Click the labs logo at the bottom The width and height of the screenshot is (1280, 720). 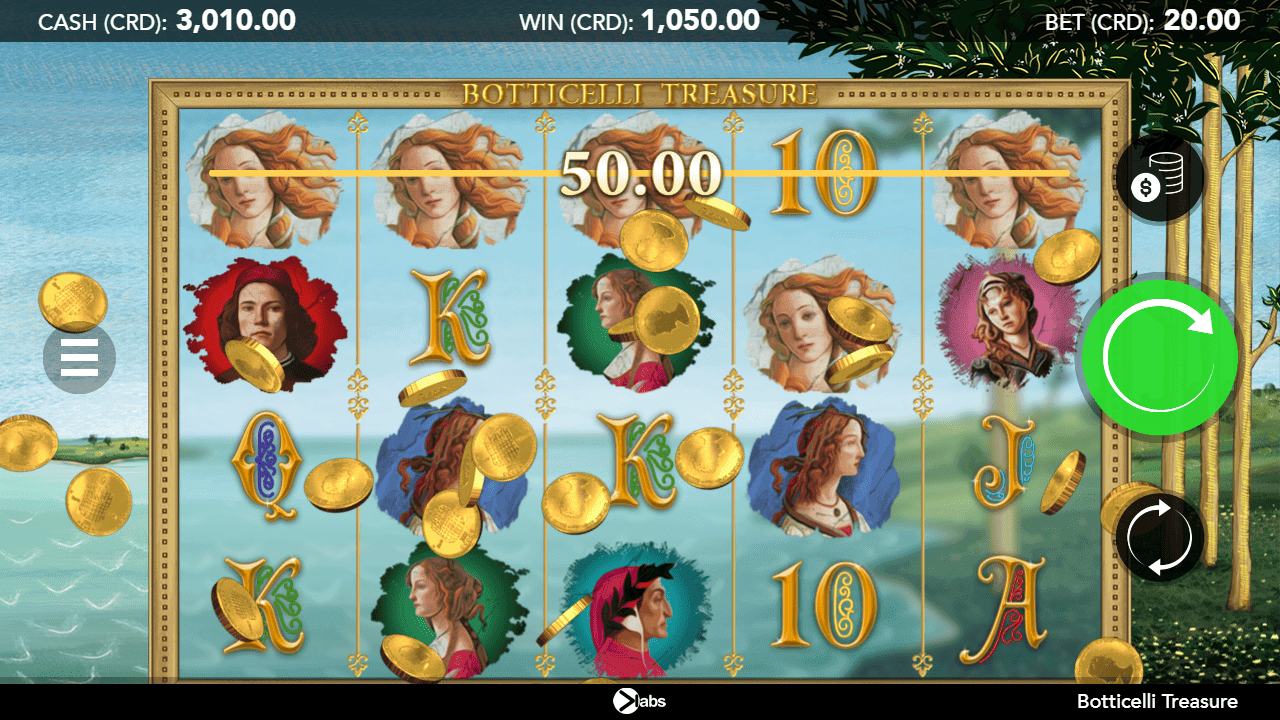[x=640, y=701]
